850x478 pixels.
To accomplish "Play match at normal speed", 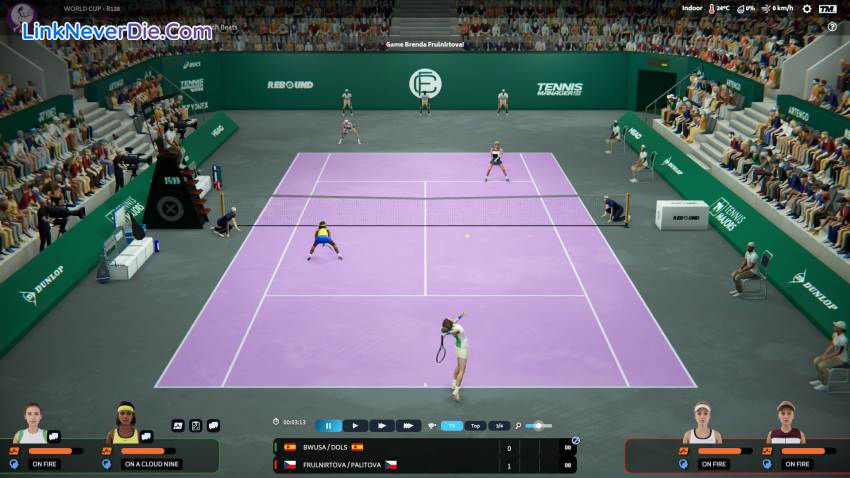I will (355, 426).
